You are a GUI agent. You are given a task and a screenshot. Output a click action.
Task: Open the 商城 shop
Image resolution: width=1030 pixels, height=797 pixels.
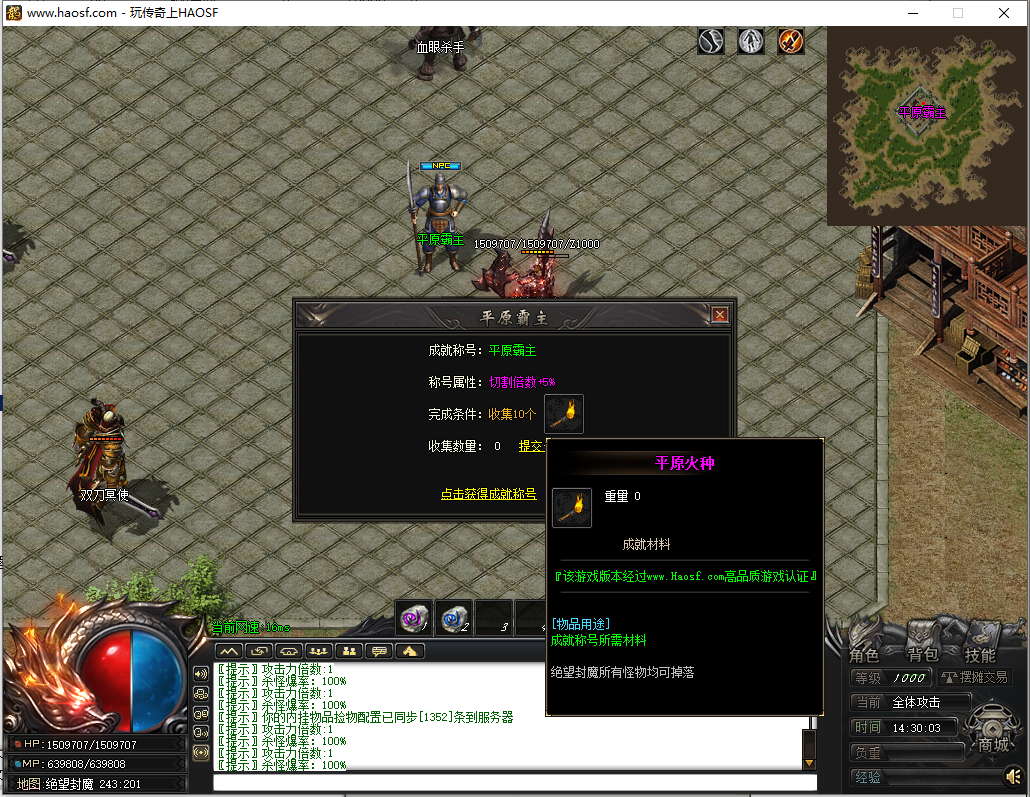click(993, 745)
